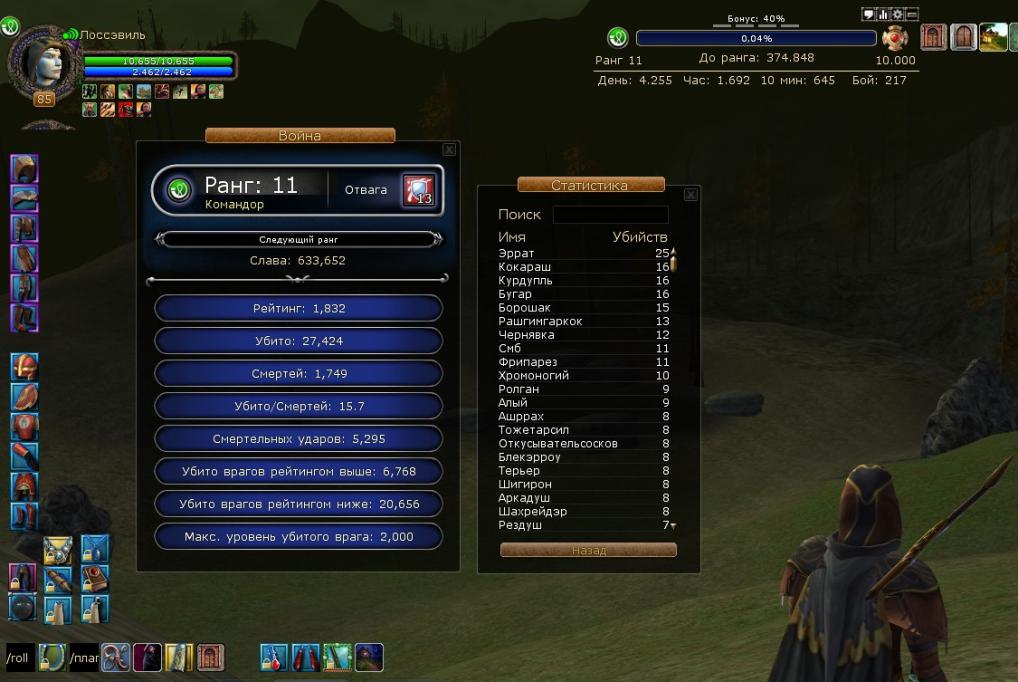This screenshot has width=1018, height=682.
Task: Sort list by the Убийств column header
Action: point(639,237)
